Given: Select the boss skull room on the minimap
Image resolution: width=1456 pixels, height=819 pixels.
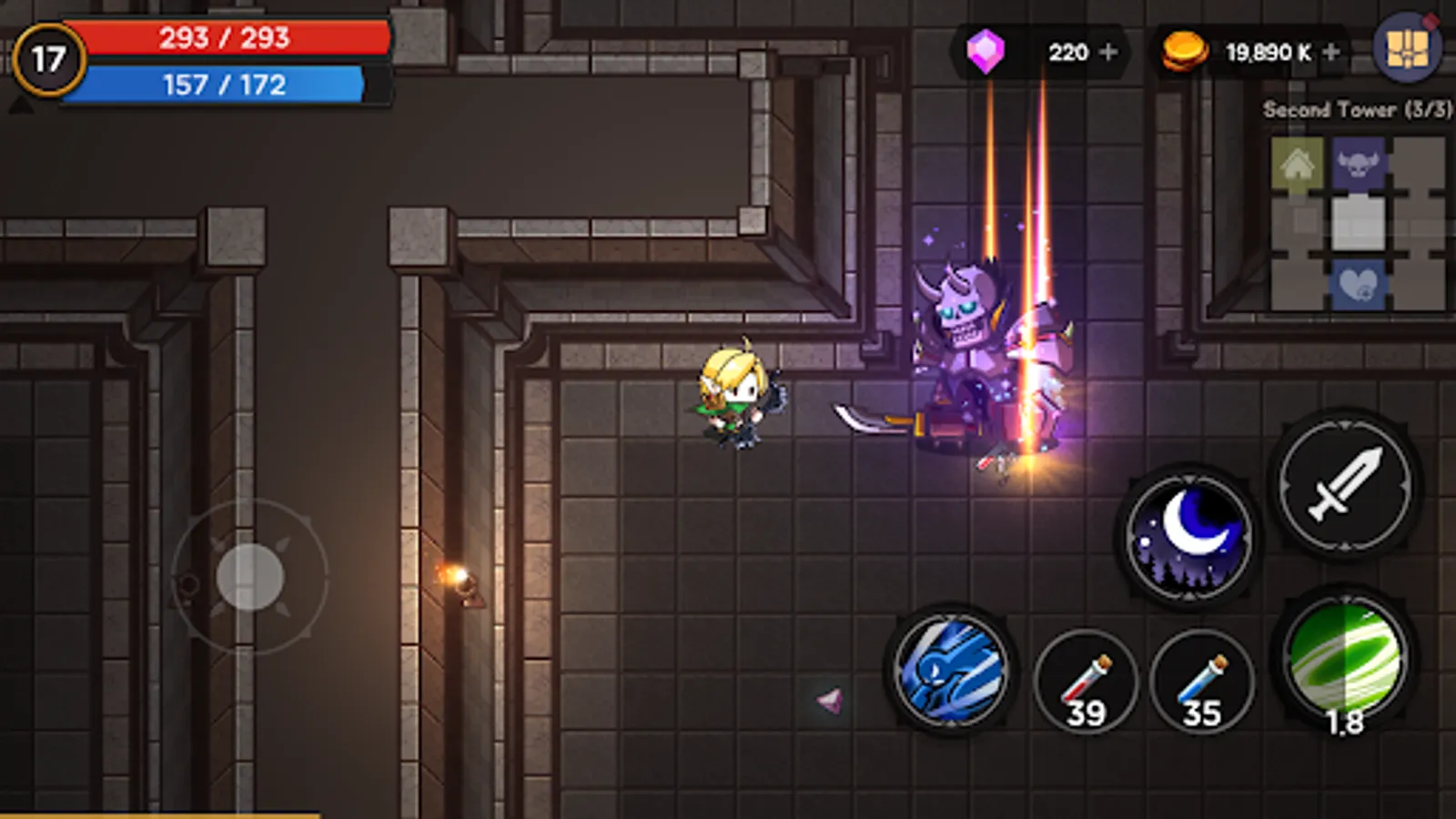Looking at the screenshot, I should 1357,162.
